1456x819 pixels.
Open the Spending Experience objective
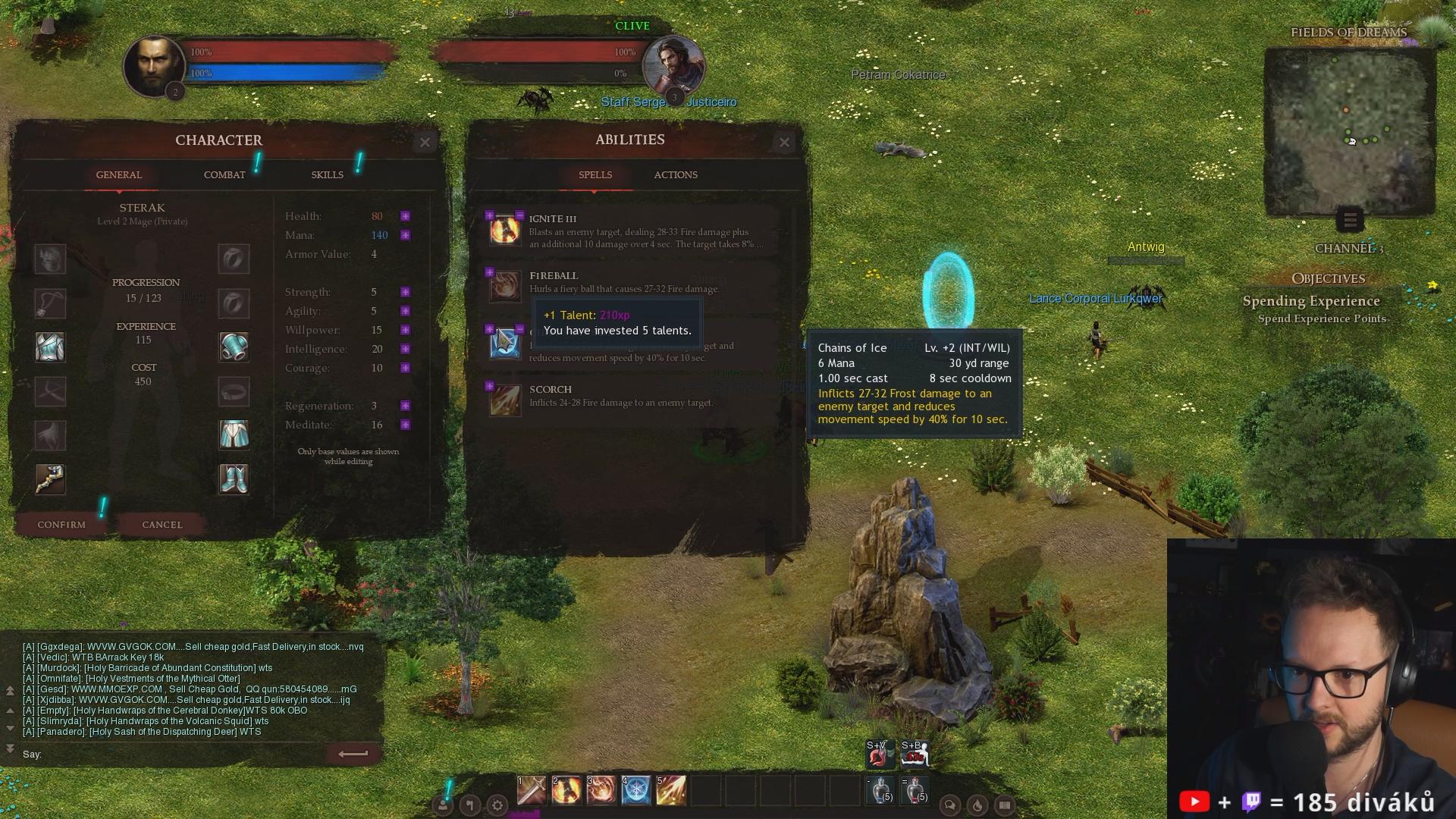[x=1311, y=301]
